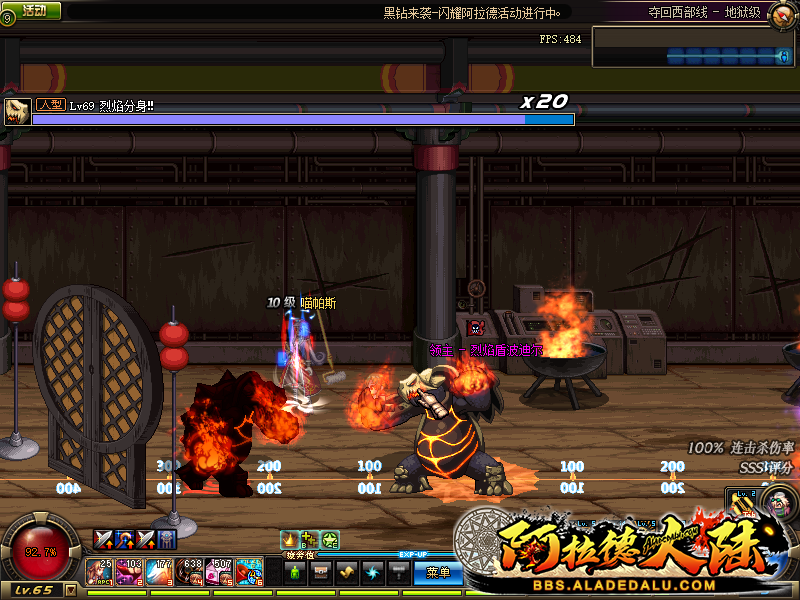The width and height of the screenshot is (800, 600).
Task: Use the pink potion with count 507
Action: (219, 573)
